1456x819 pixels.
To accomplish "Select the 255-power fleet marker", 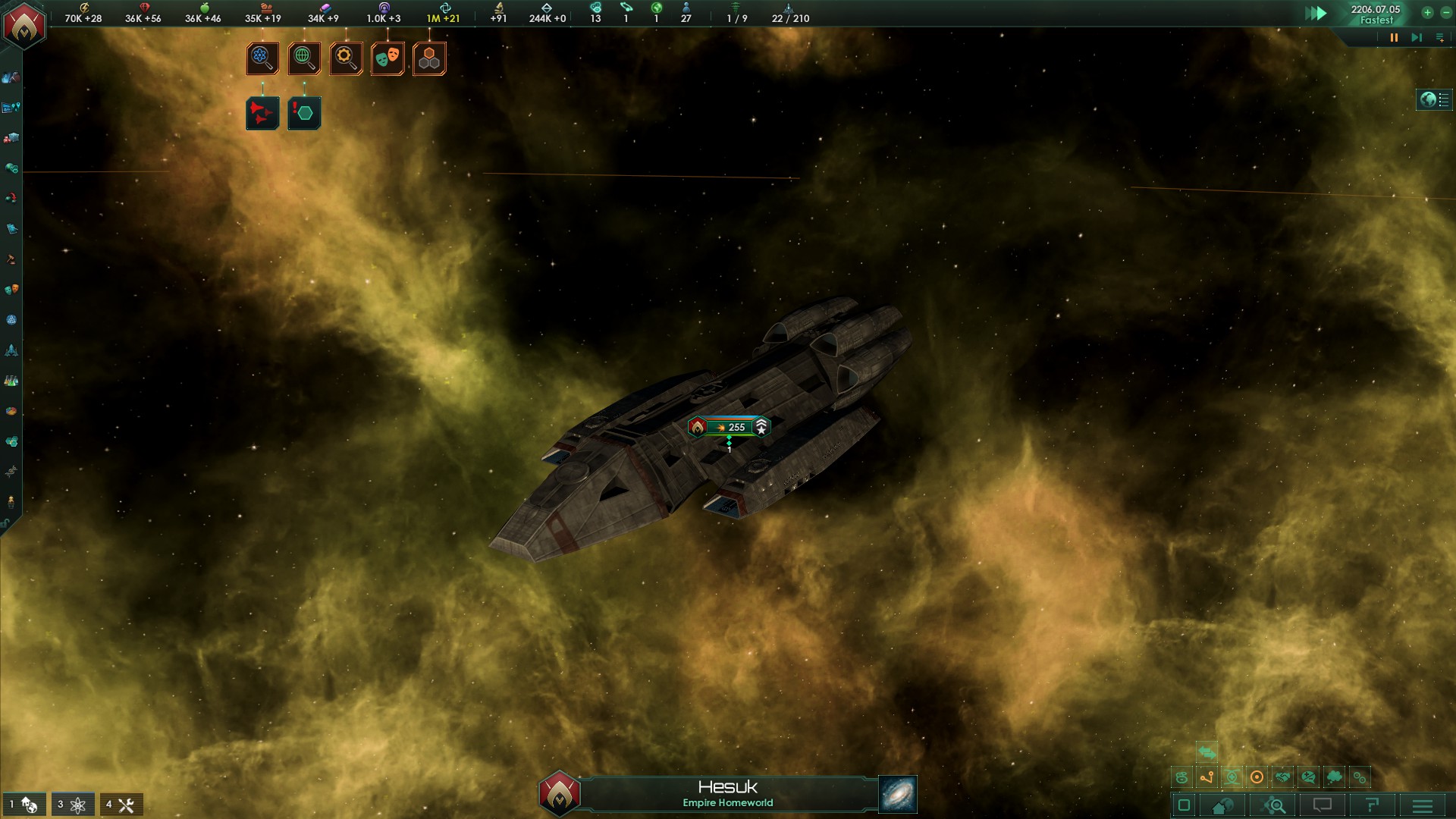I will pos(730,427).
